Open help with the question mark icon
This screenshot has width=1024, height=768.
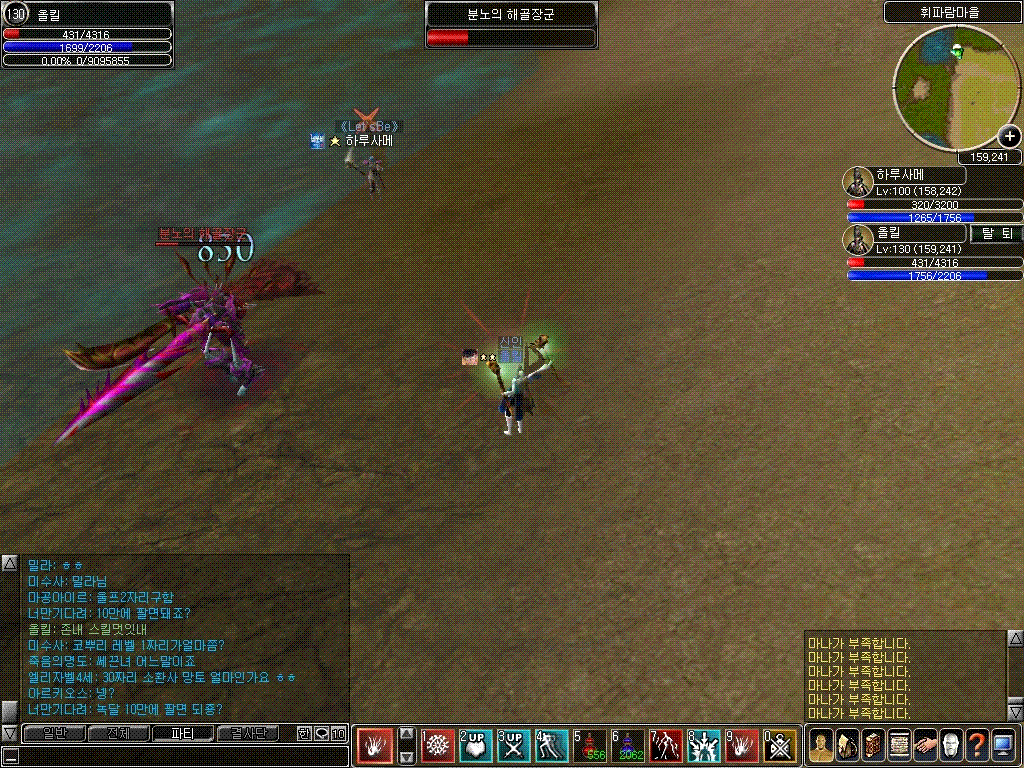[977, 746]
